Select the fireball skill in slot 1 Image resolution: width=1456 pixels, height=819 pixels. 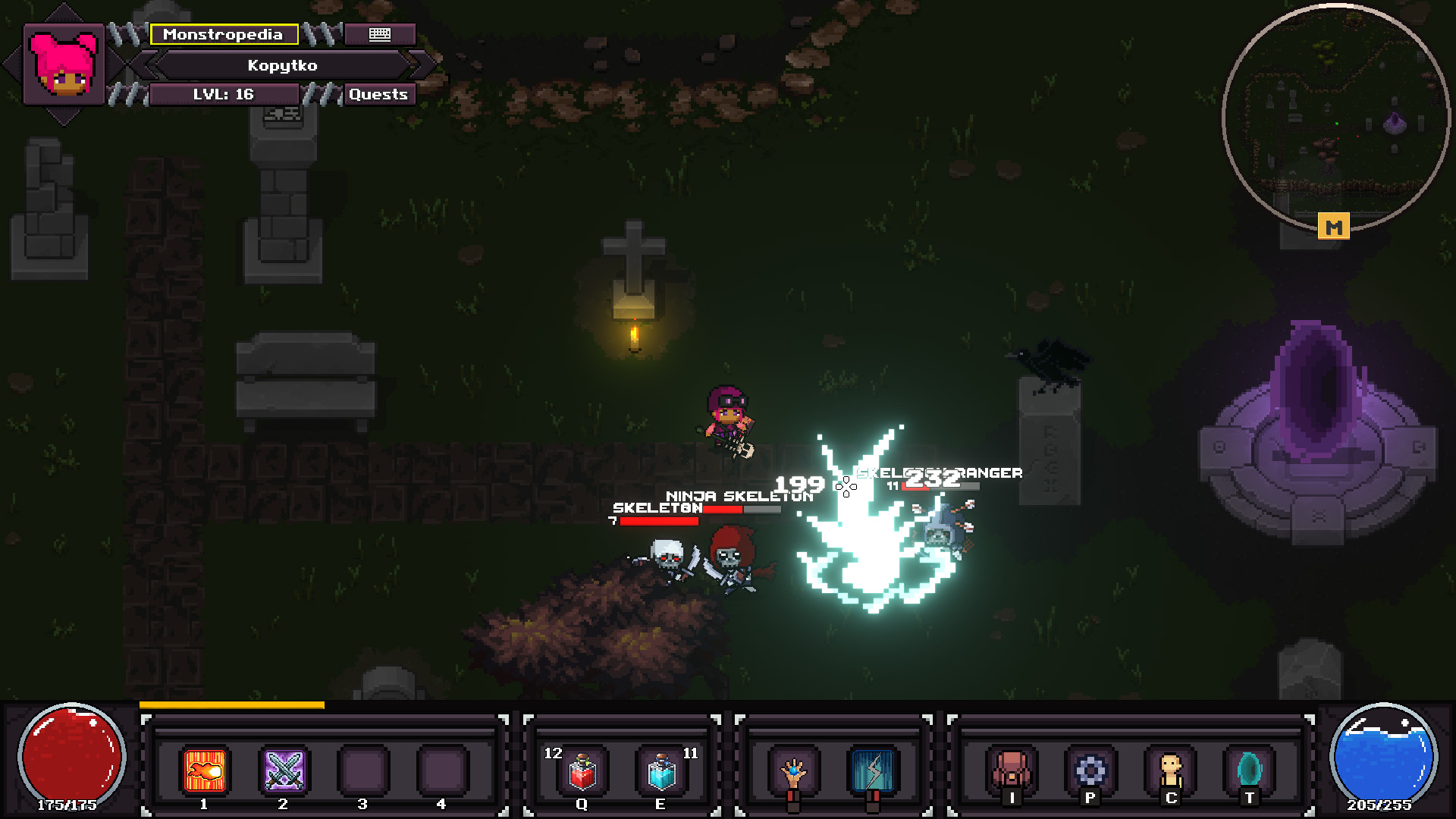point(202,770)
